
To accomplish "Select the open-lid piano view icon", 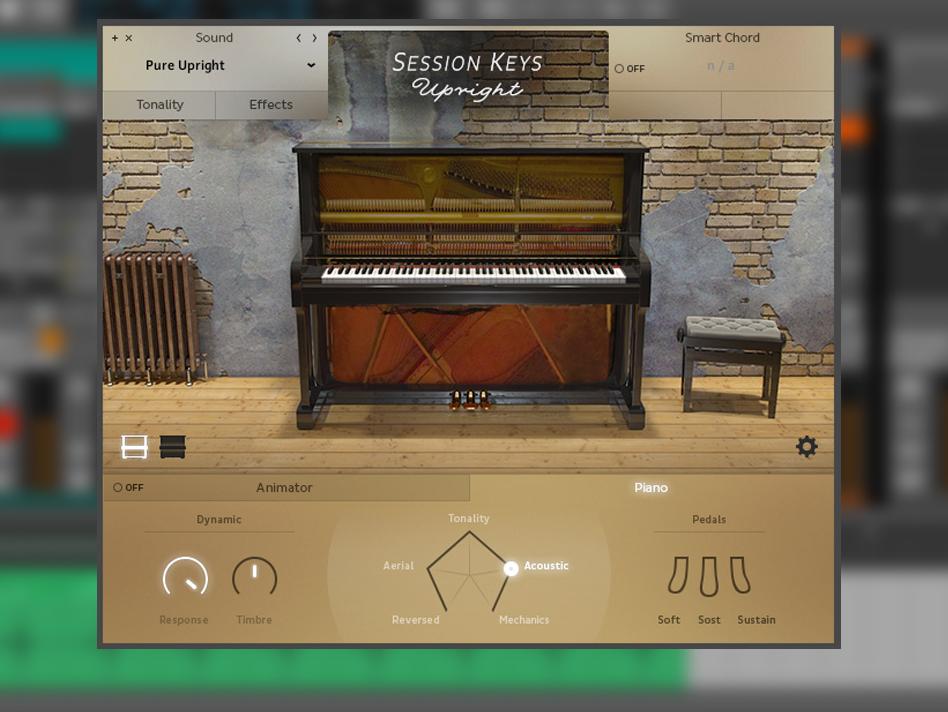I will [x=134, y=447].
